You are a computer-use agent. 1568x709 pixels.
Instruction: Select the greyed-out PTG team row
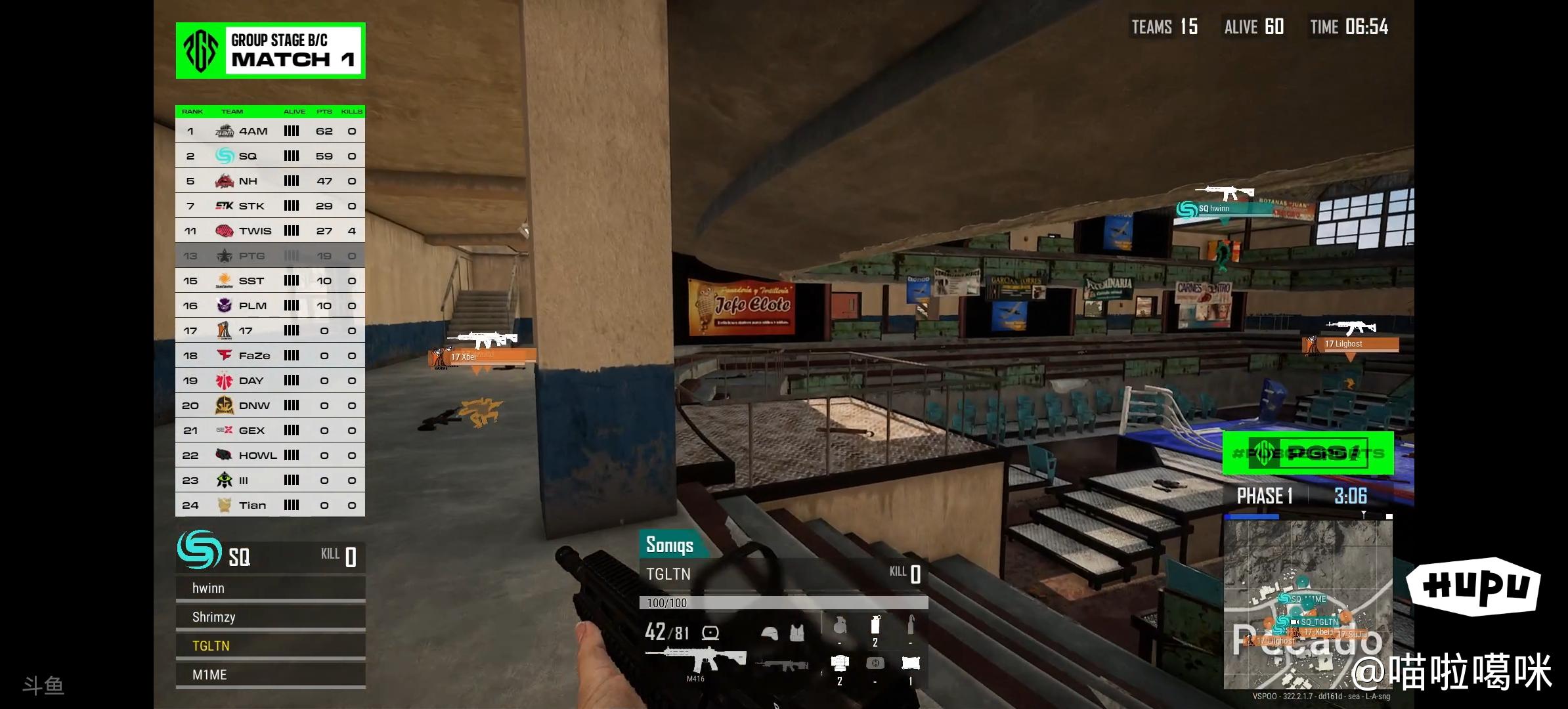pos(270,256)
